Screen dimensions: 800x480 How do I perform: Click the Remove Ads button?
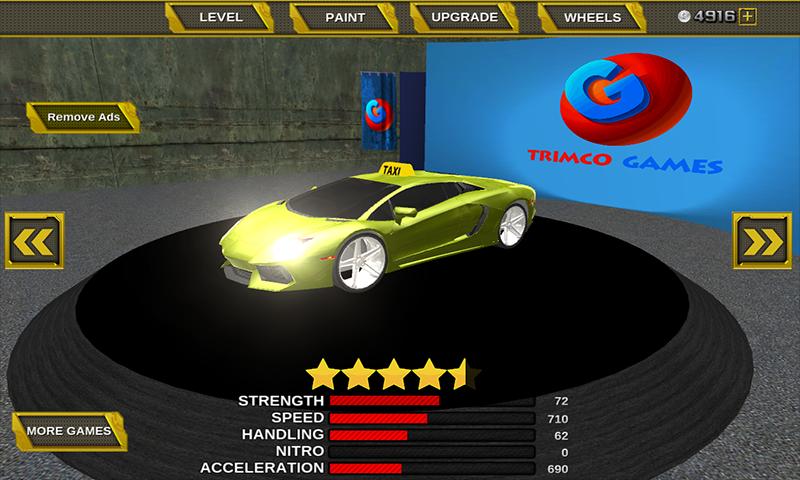(x=83, y=117)
